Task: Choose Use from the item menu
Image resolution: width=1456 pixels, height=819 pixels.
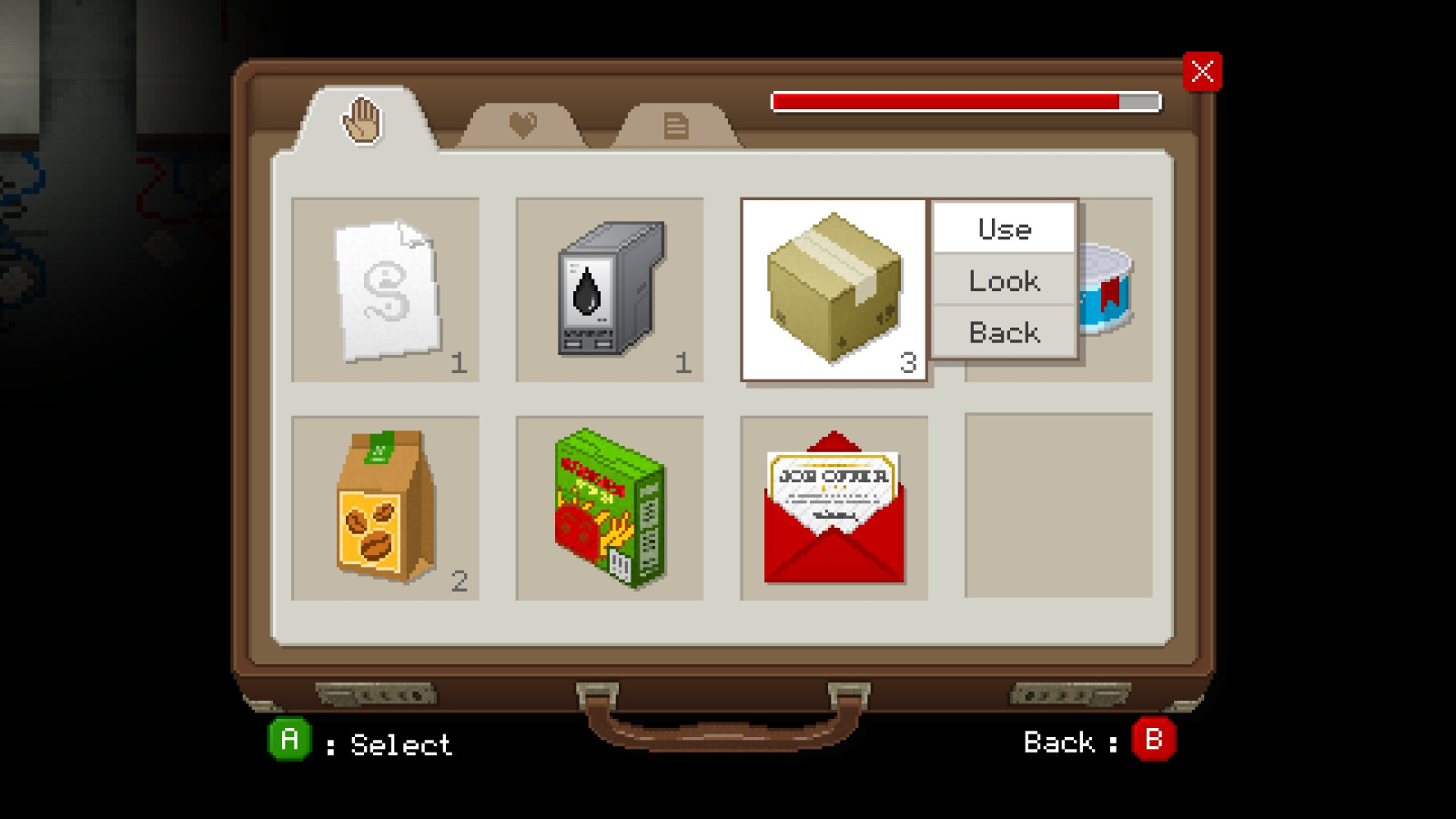Action: point(1004,228)
